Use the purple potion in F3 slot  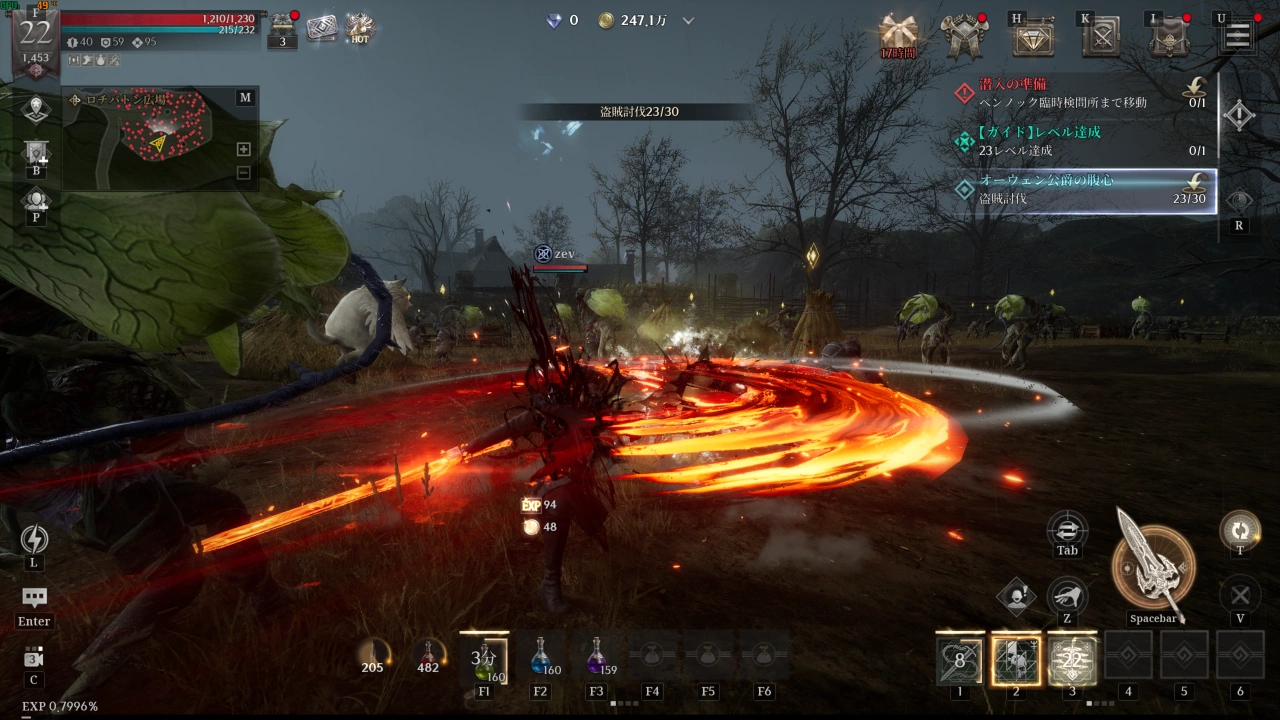click(597, 657)
